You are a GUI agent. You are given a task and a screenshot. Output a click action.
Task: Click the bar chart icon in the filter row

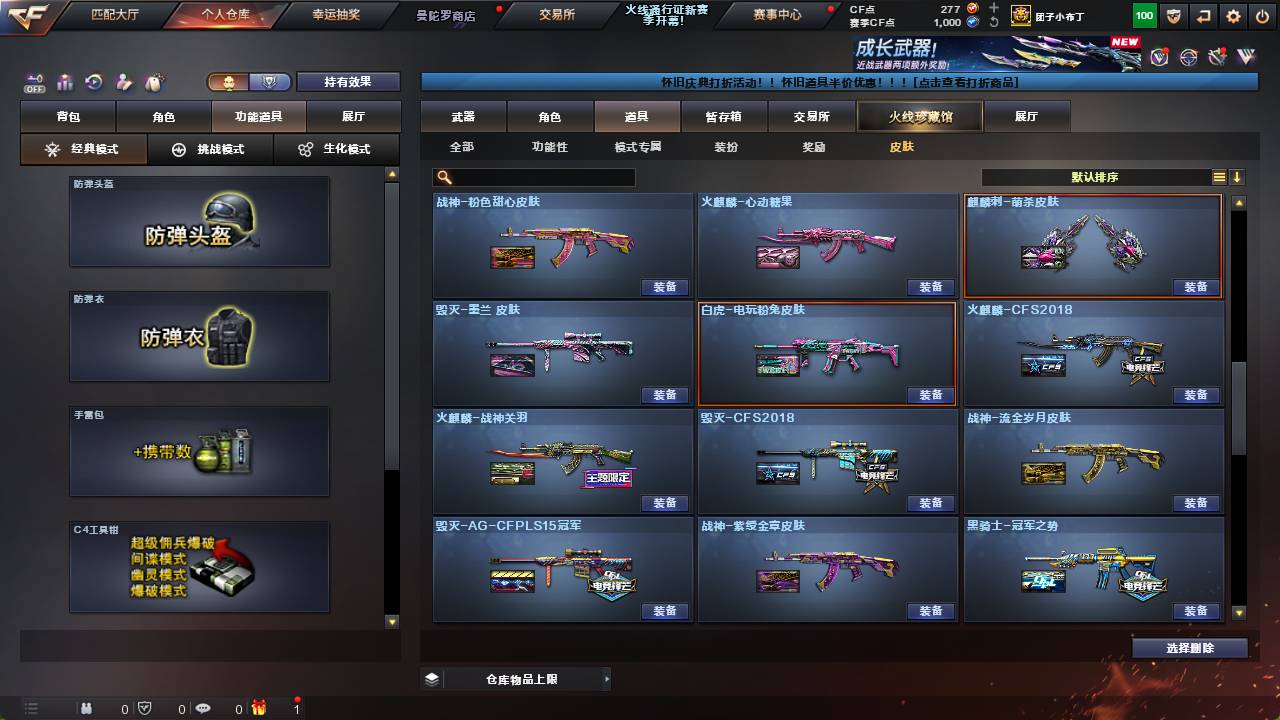[x=64, y=82]
